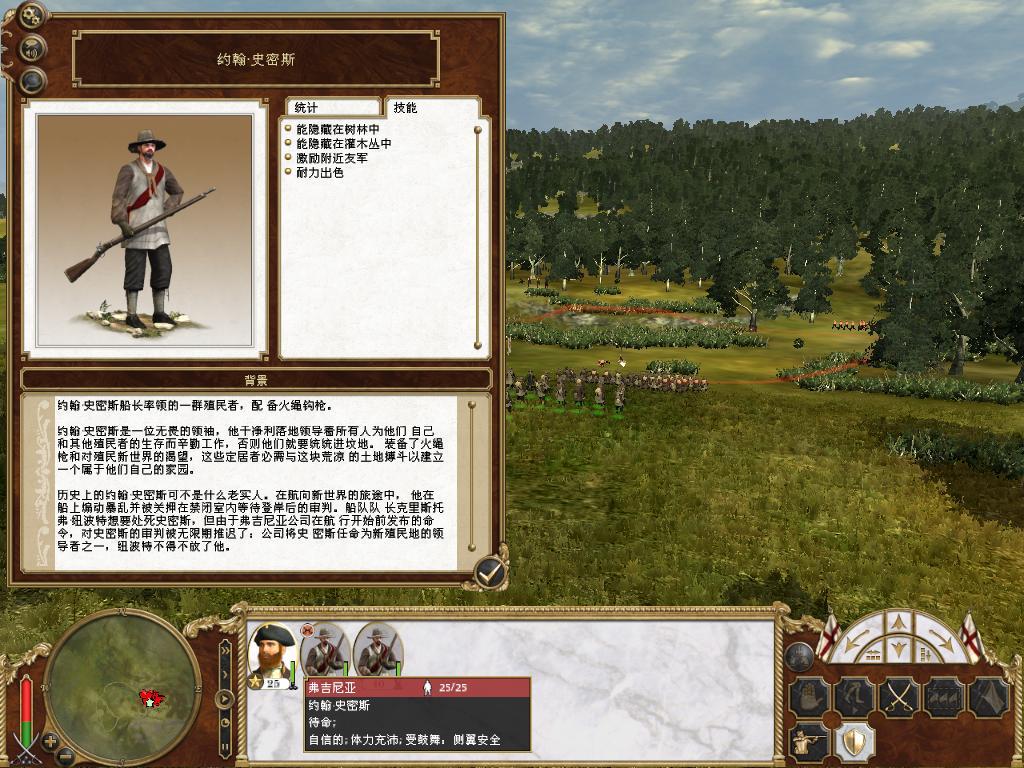Toggle the musketeer fire-at-will button

[x=808, y=742]
